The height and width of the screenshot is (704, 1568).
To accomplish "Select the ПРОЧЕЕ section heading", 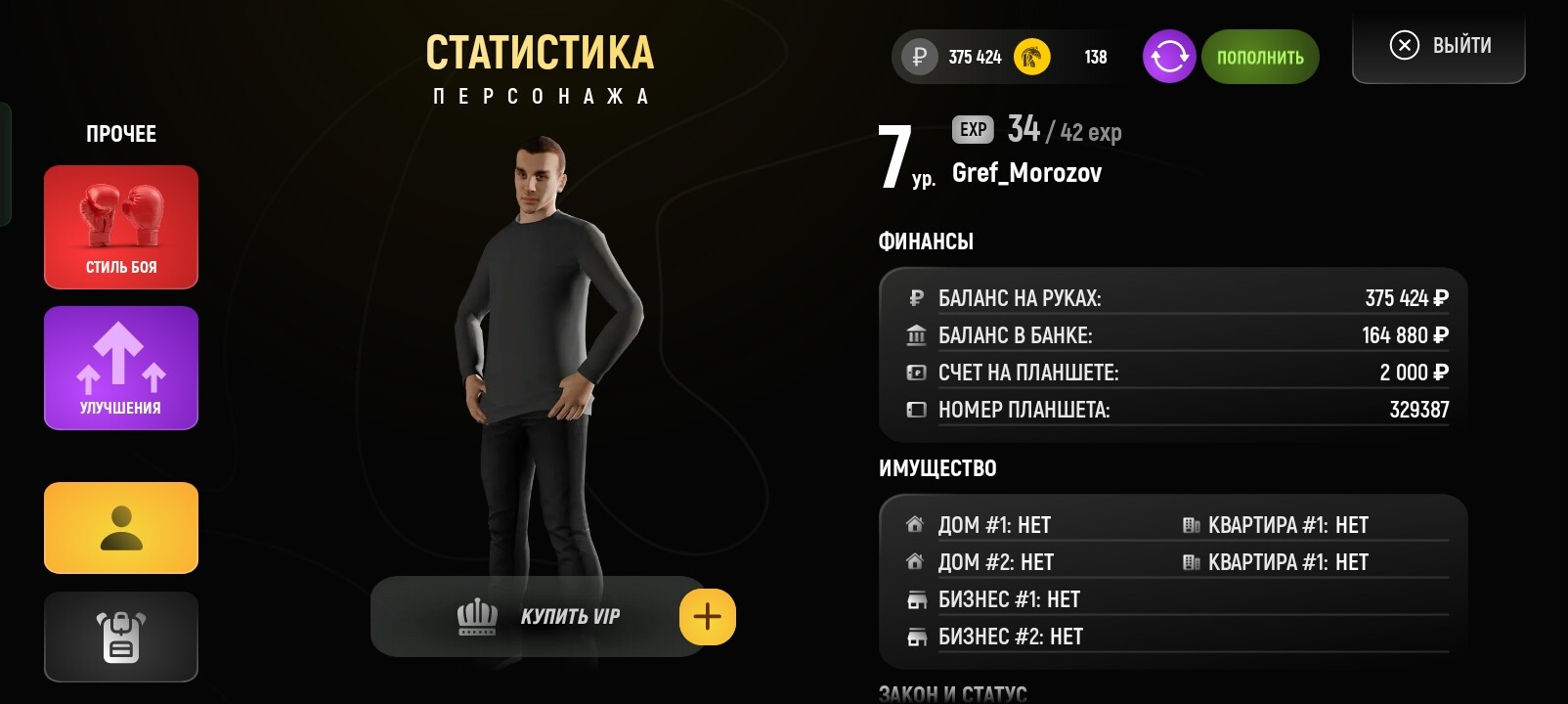I will tap(121, 134).
